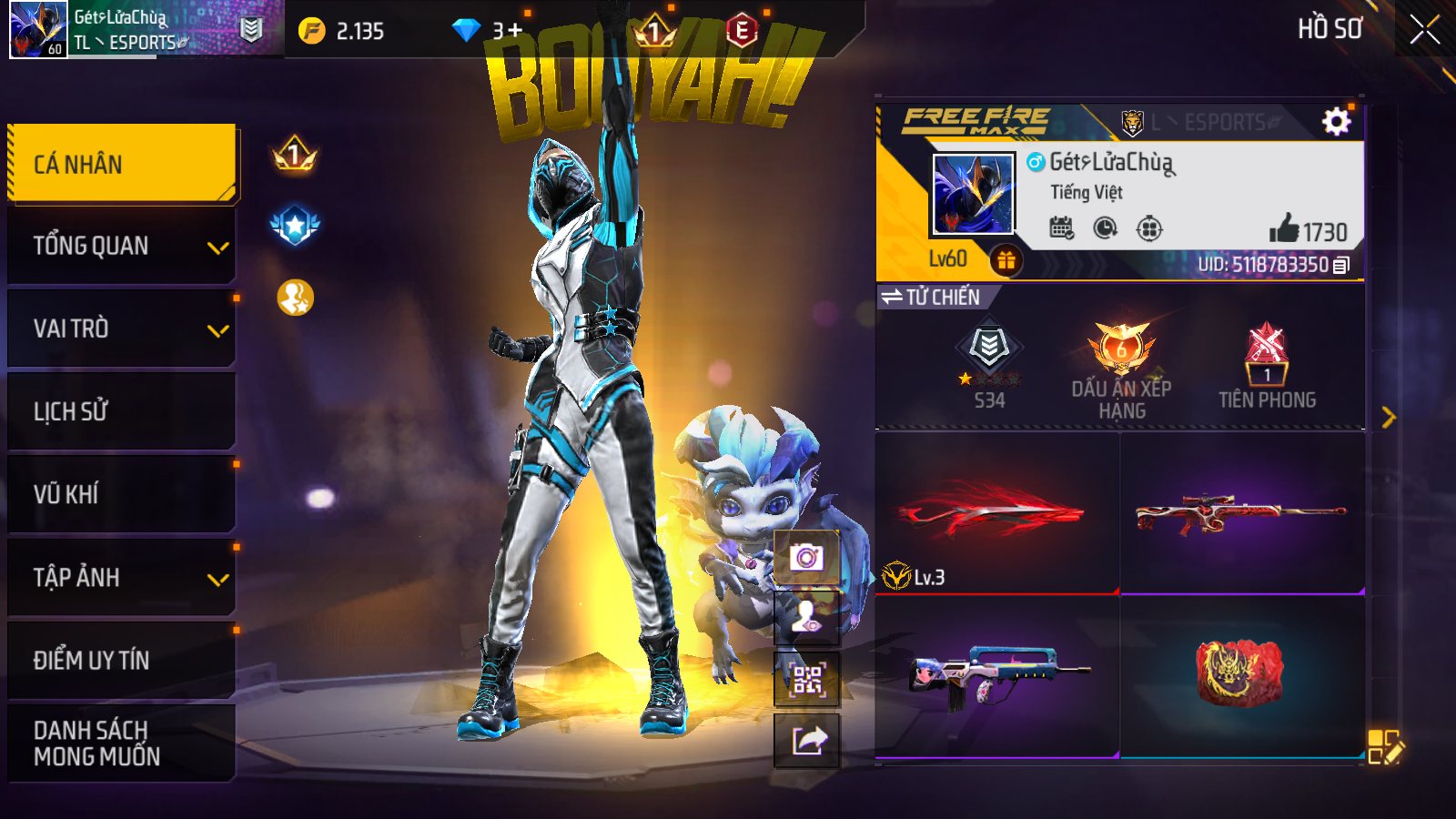Open profile settings gear icon

pyautogui.click(x=1336, y=121)
